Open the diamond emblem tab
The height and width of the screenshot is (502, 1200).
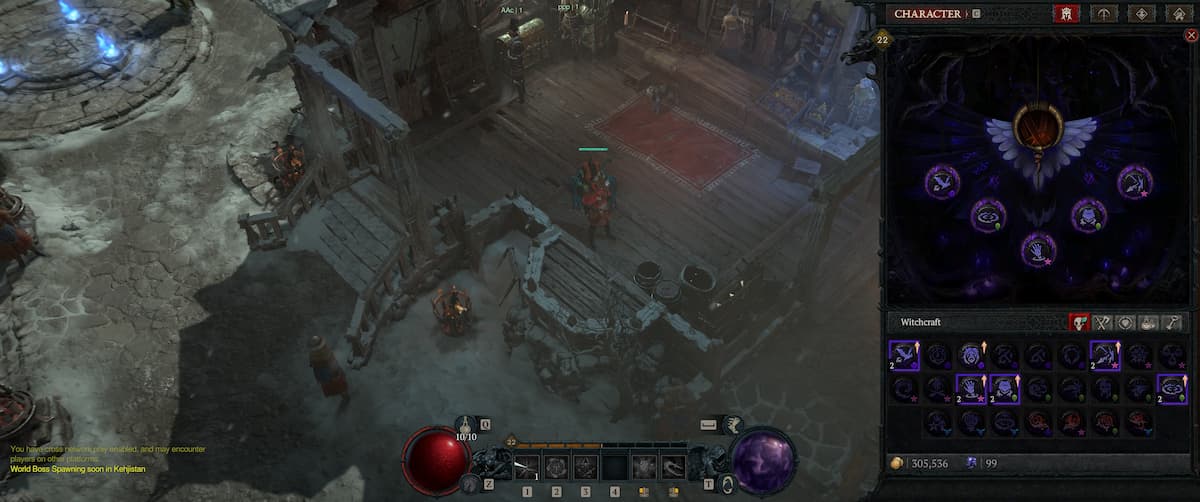1143,13
